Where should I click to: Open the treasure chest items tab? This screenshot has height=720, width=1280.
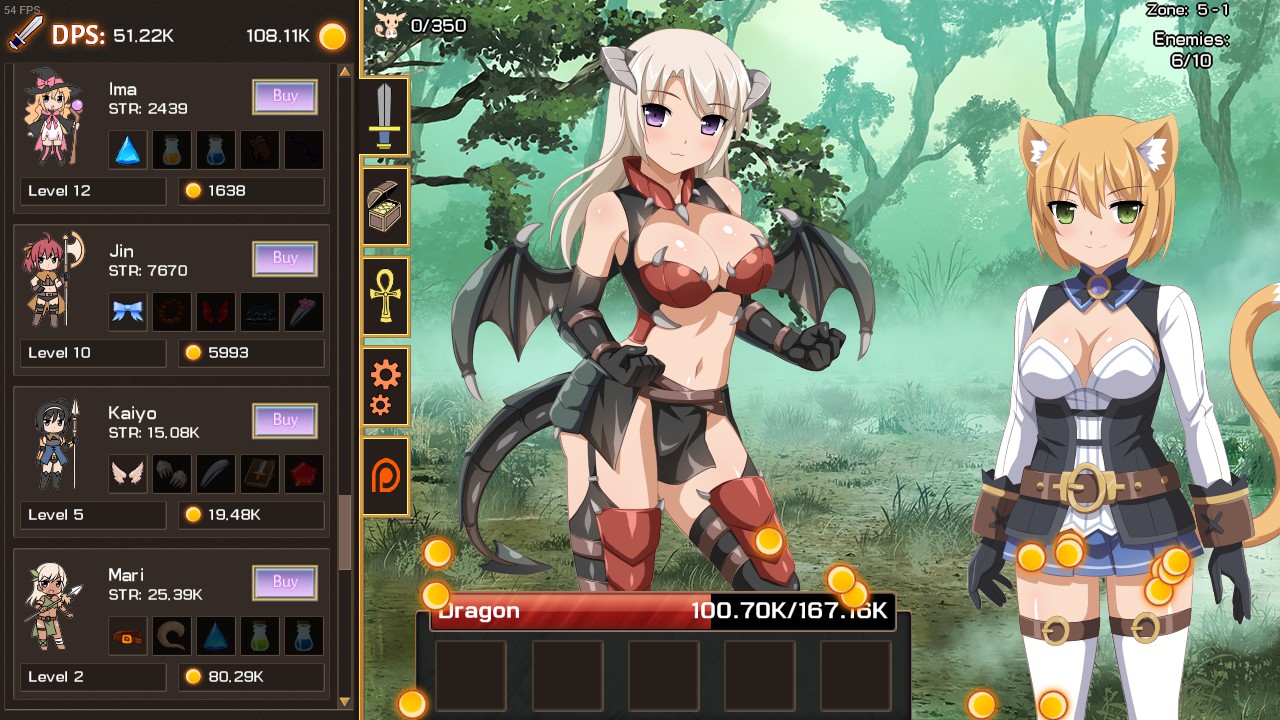pos(385,207)
